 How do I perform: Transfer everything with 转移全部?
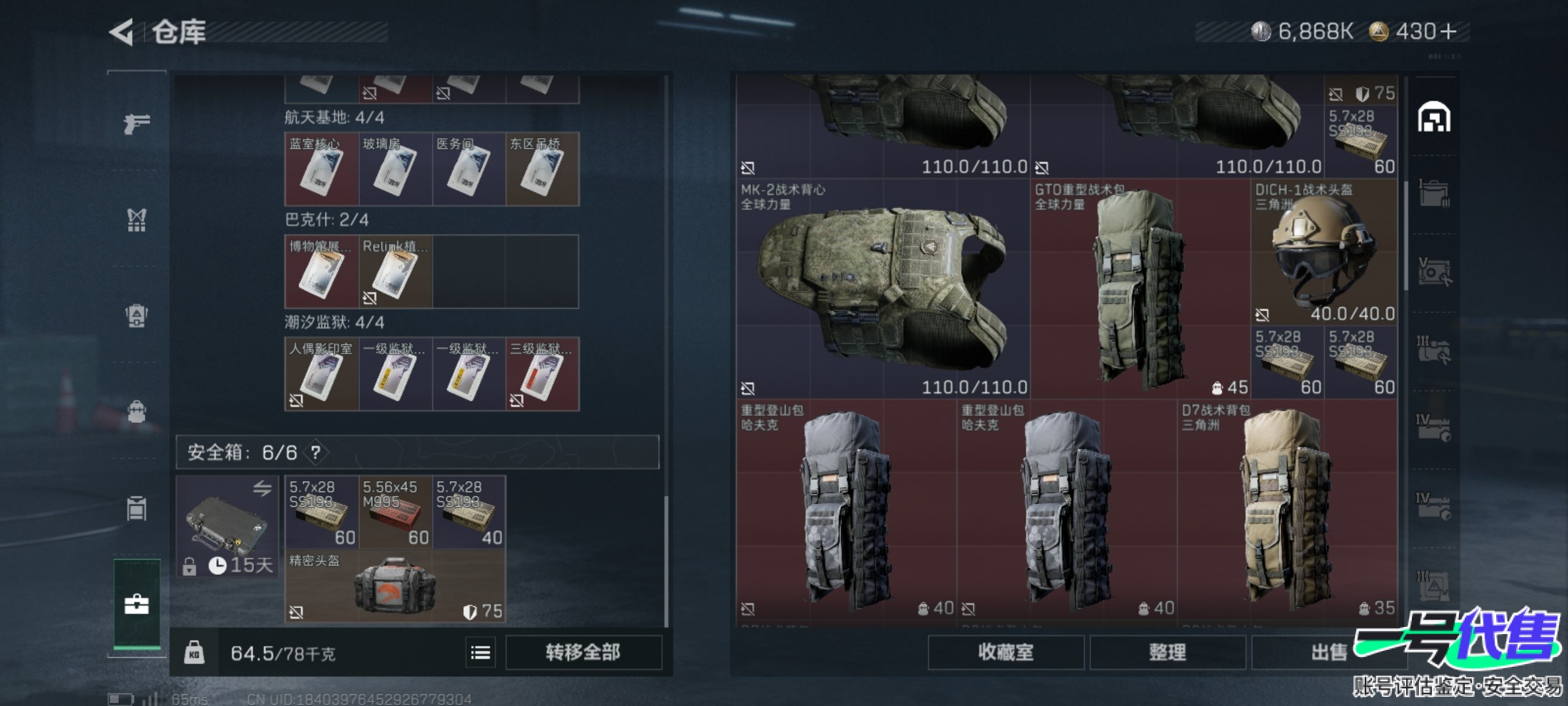coord(583,652)
